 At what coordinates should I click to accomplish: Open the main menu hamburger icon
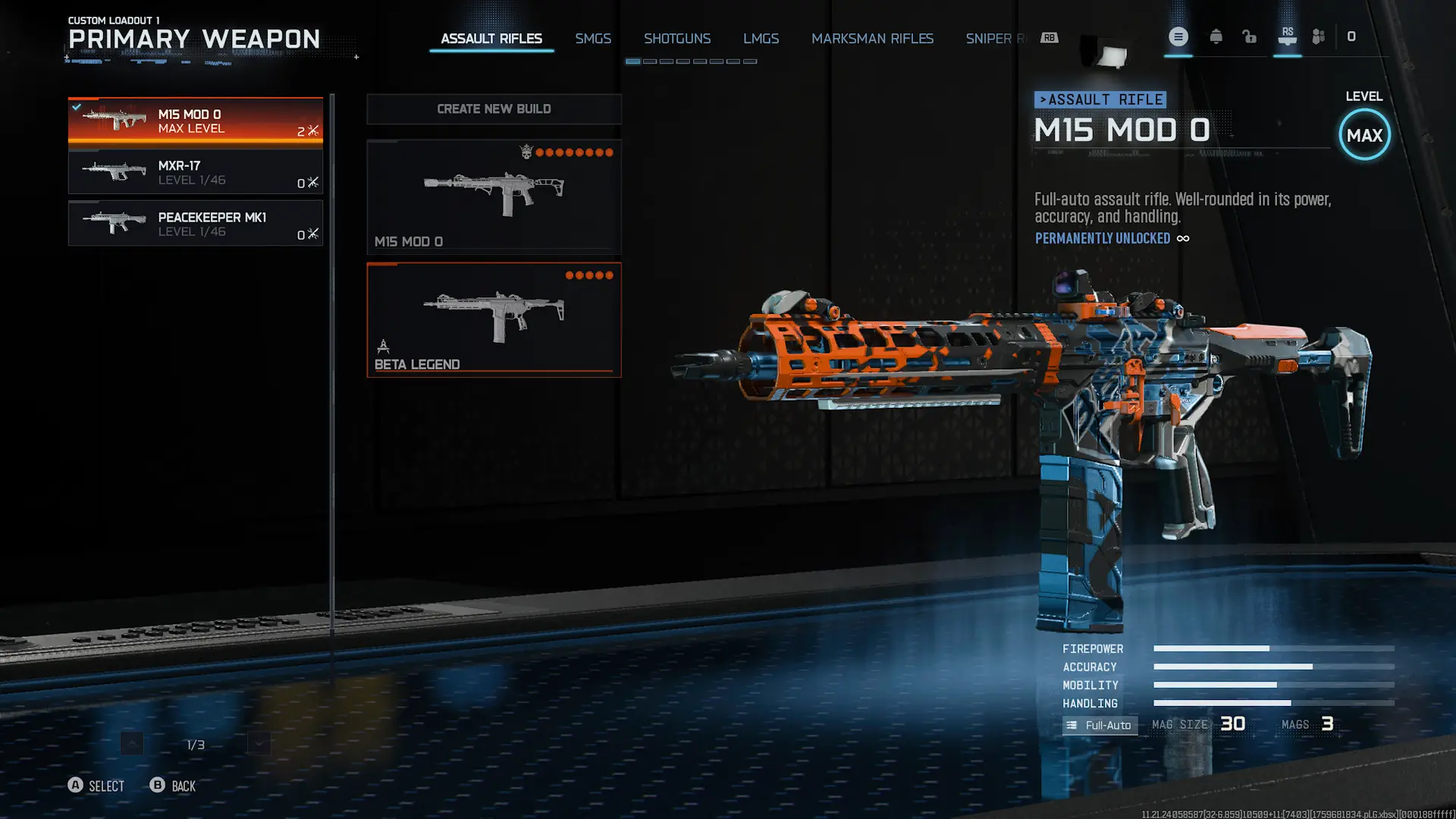tap(1178, 36)
